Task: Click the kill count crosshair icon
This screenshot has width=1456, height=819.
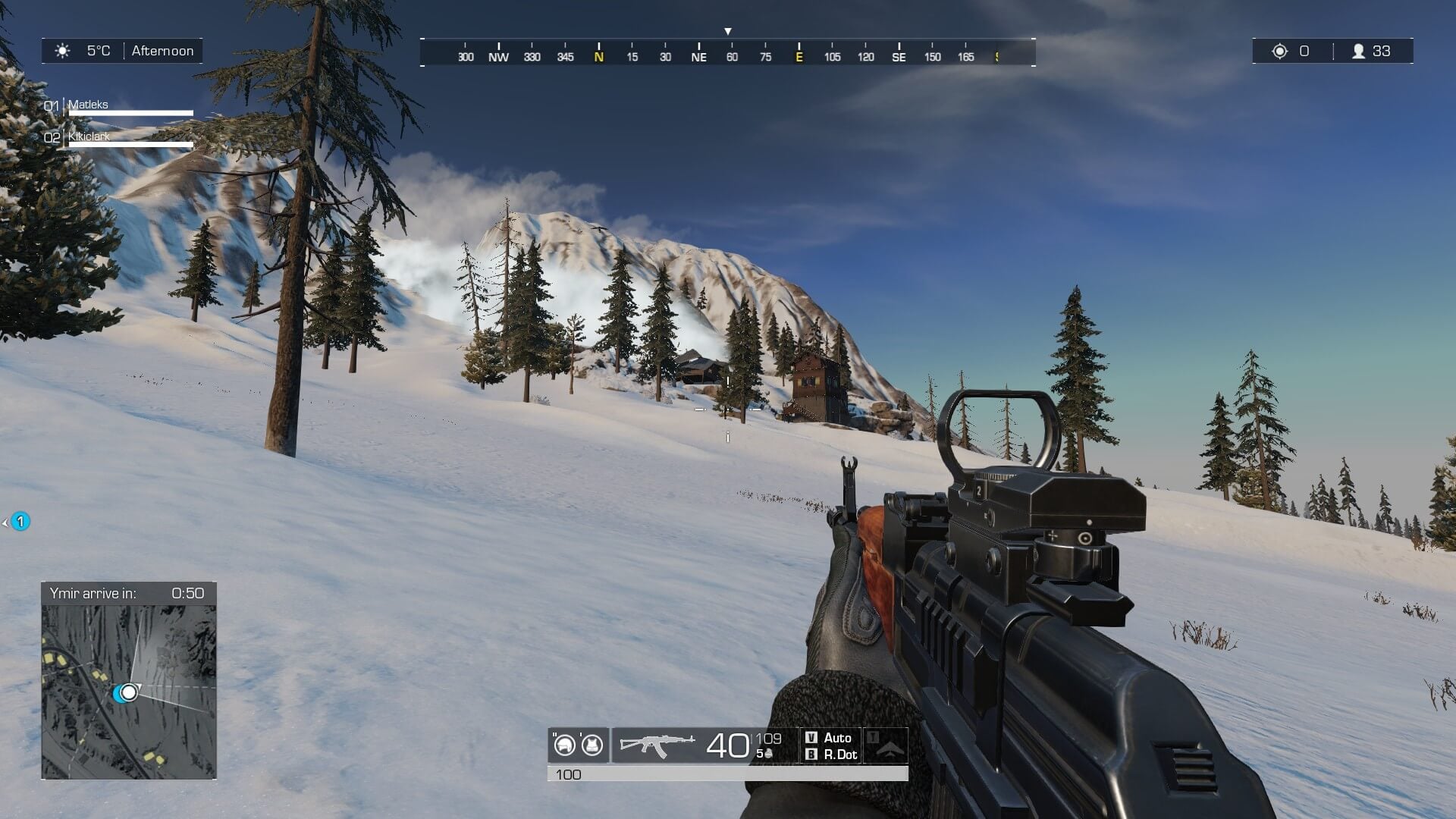Action: 1280,51
